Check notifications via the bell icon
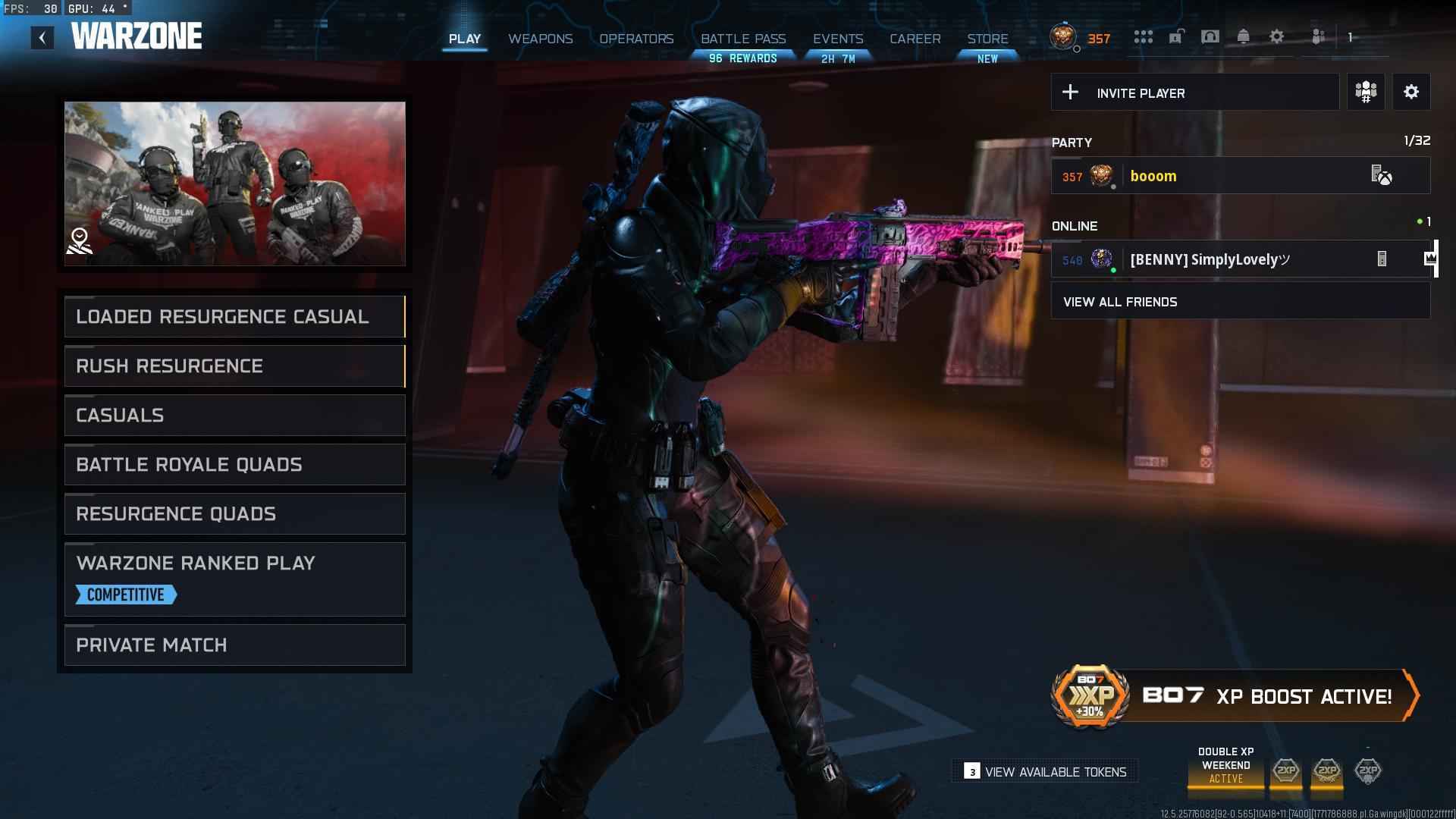Viewport: 1456px width, 819px height. (1243, 36)
